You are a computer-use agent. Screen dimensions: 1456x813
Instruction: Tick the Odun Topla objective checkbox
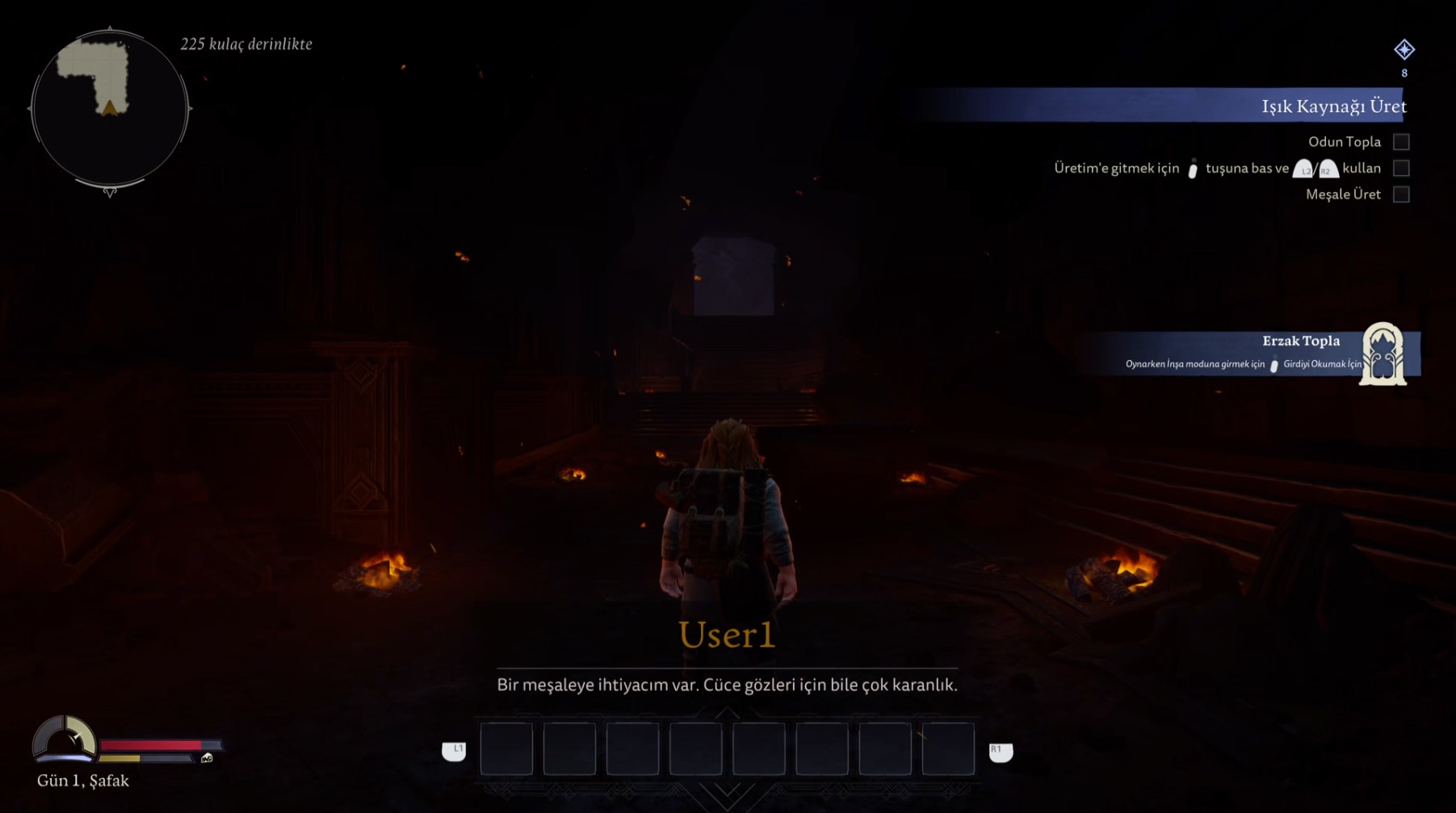(x=1401, y=142)
